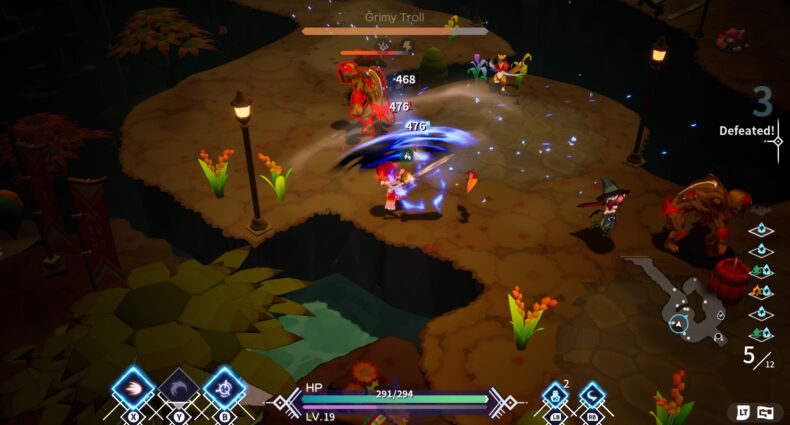Activate the dash strike skill icon
Screen dimensions: 790x425
(x=133, y=389)
